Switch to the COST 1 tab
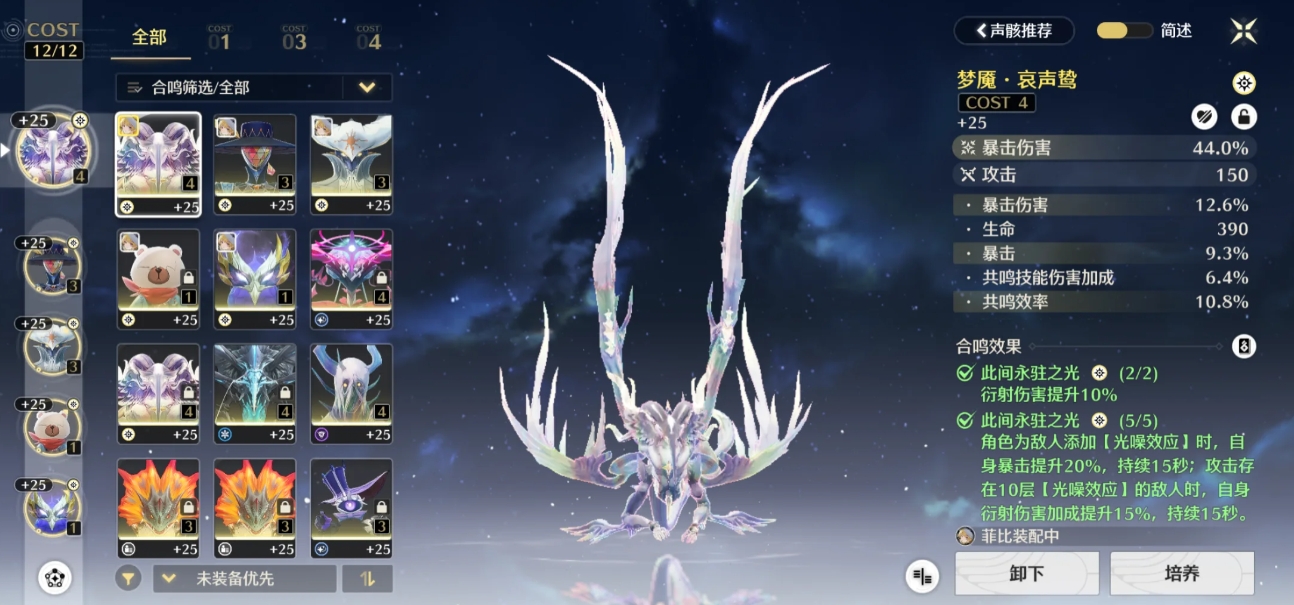The height and width of the screenshot is (605, 1294). point(219,38)
